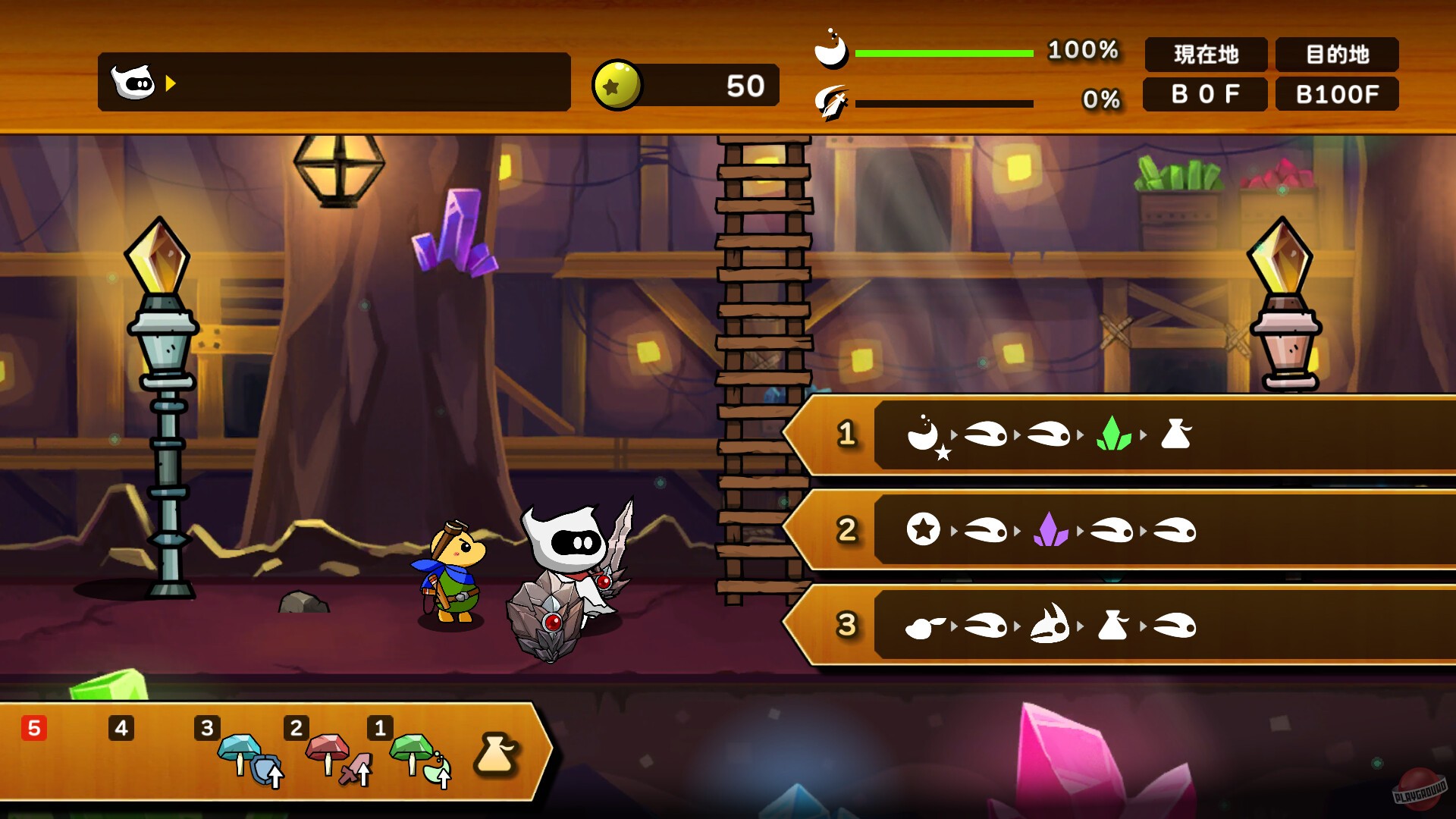Screen dimensions: 1456x819
Task: Click the sparkling potion icon starting quest row 1
Action: point(927,435)
